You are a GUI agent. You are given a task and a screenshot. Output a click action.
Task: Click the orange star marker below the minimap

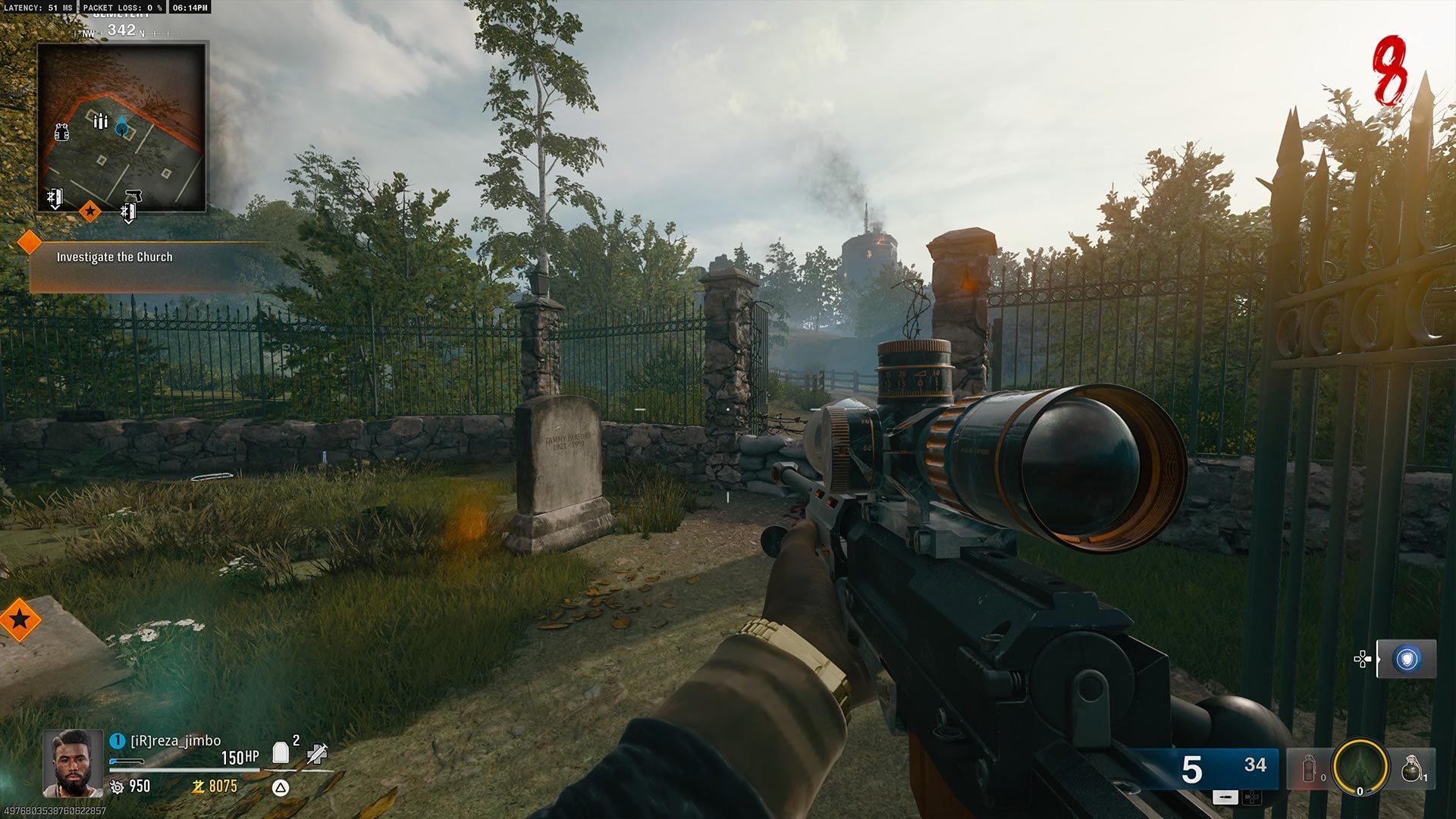click(89, 211)
